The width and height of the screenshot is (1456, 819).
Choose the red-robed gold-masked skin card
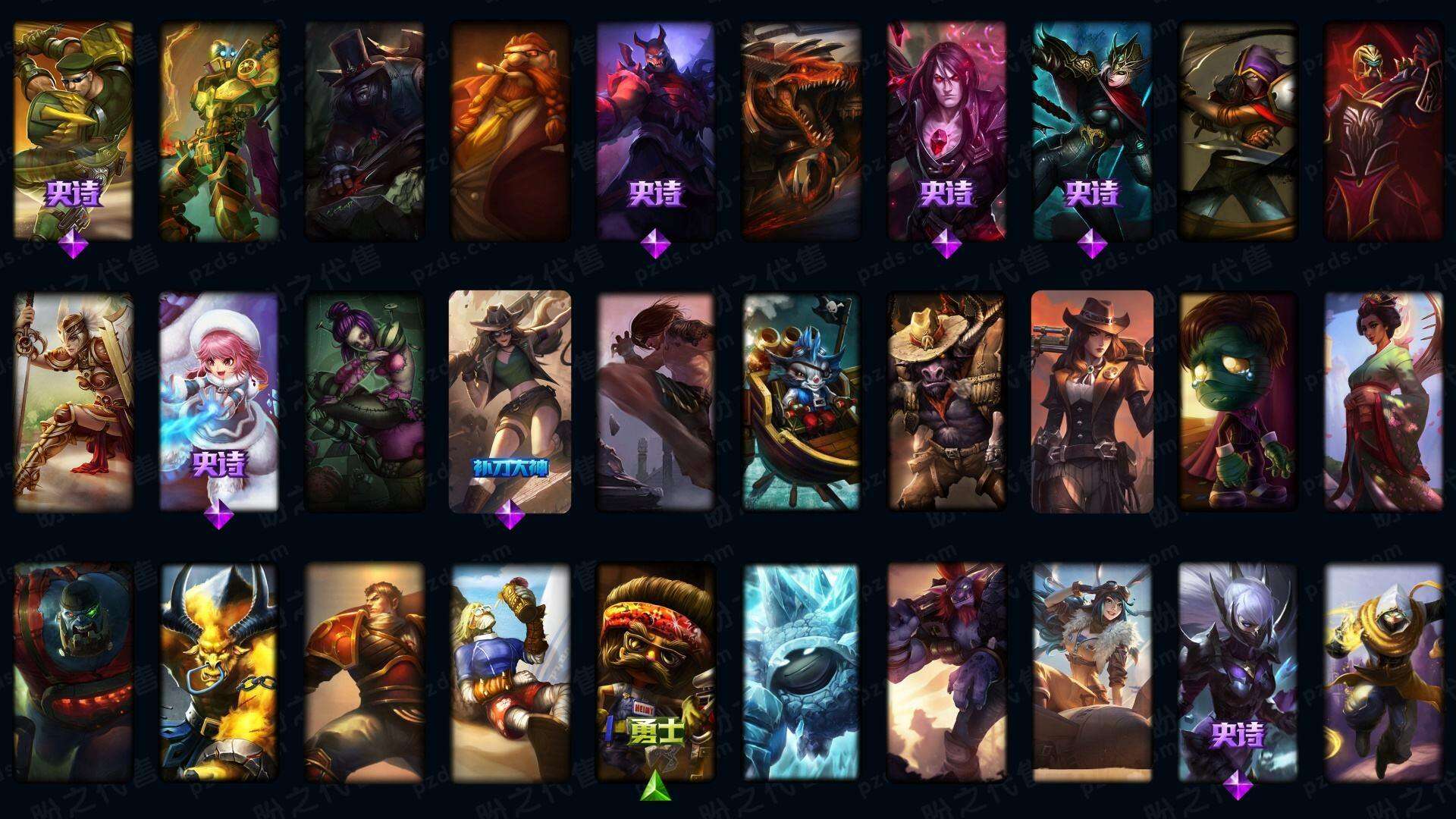[1383, 129]
